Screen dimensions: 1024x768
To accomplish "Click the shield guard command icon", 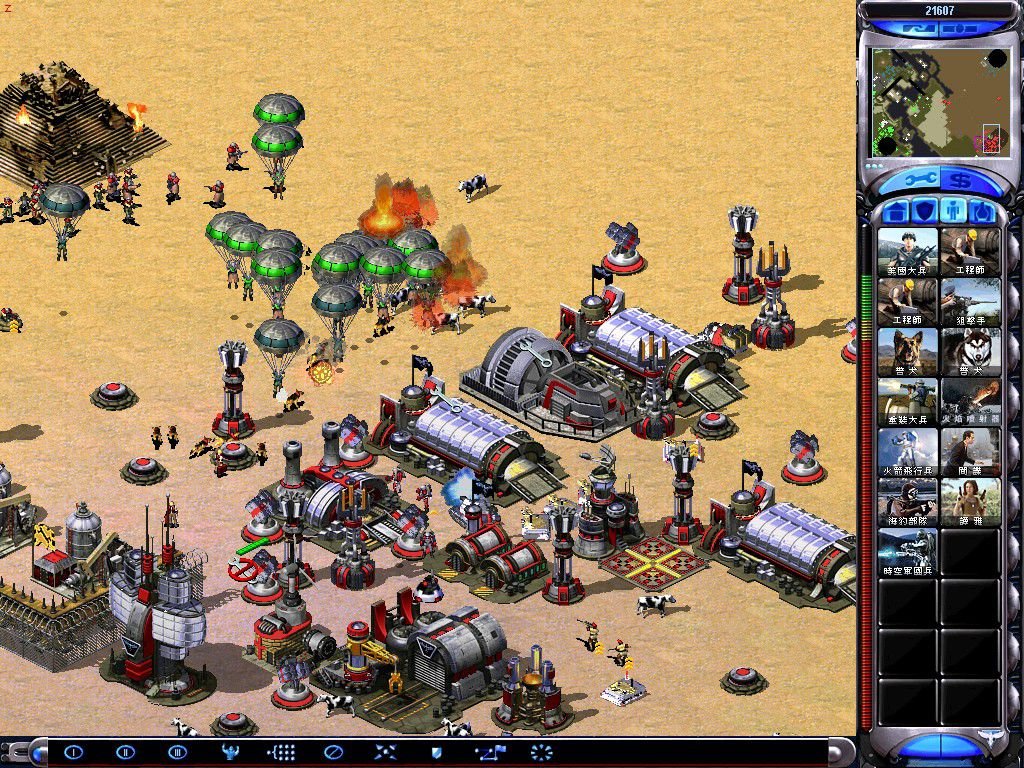I will coord(436,752).
